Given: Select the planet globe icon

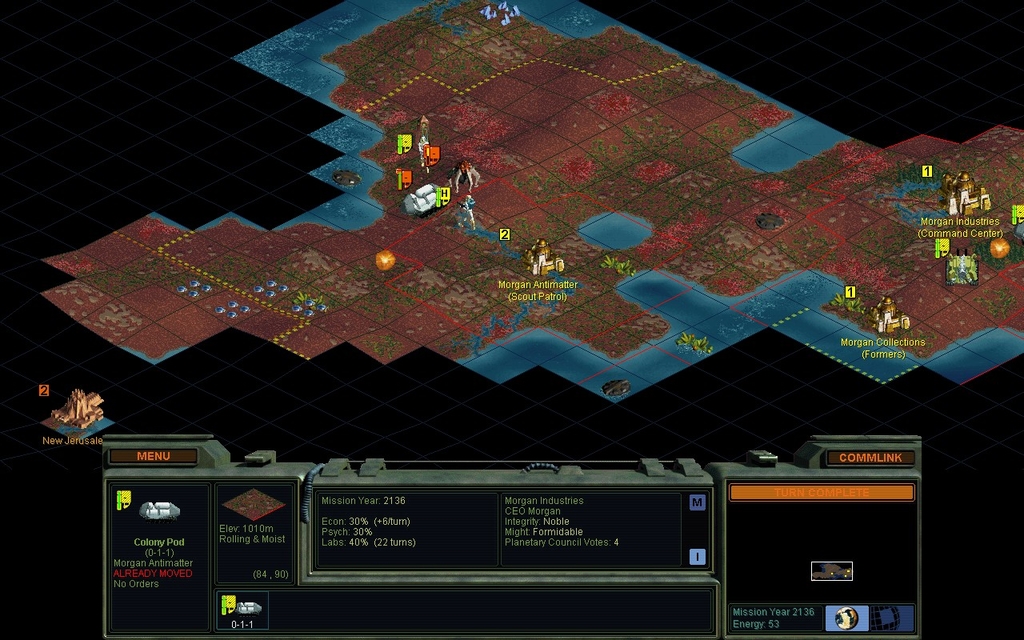Looking at the screenshot, I should pyautogui.click(x=847, y=617).
